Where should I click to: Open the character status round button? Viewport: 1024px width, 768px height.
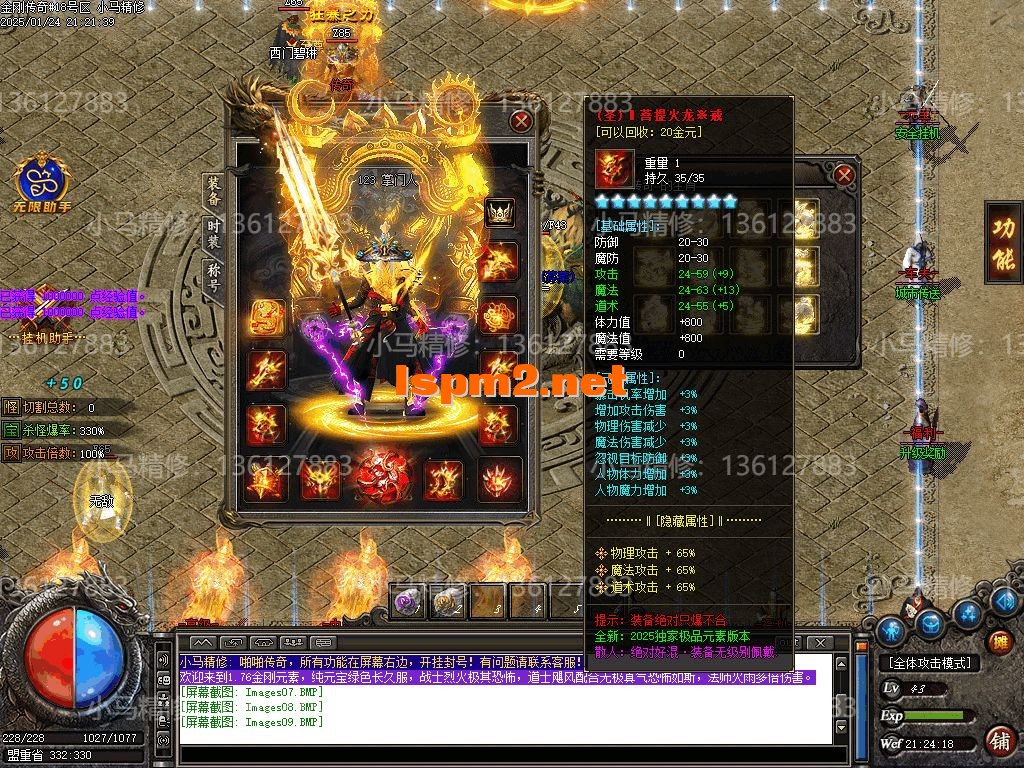[891, 629]
